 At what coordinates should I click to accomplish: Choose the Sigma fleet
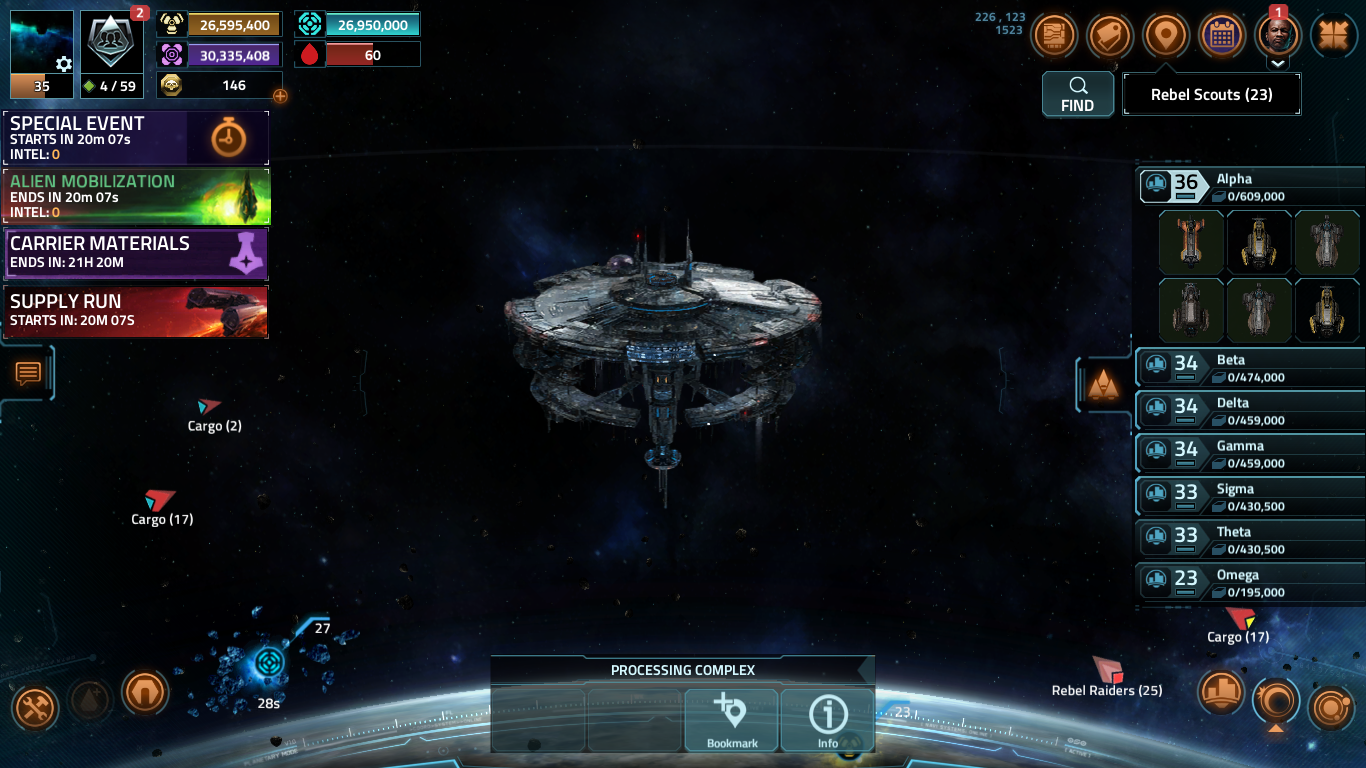click(x=1250, y=497)
